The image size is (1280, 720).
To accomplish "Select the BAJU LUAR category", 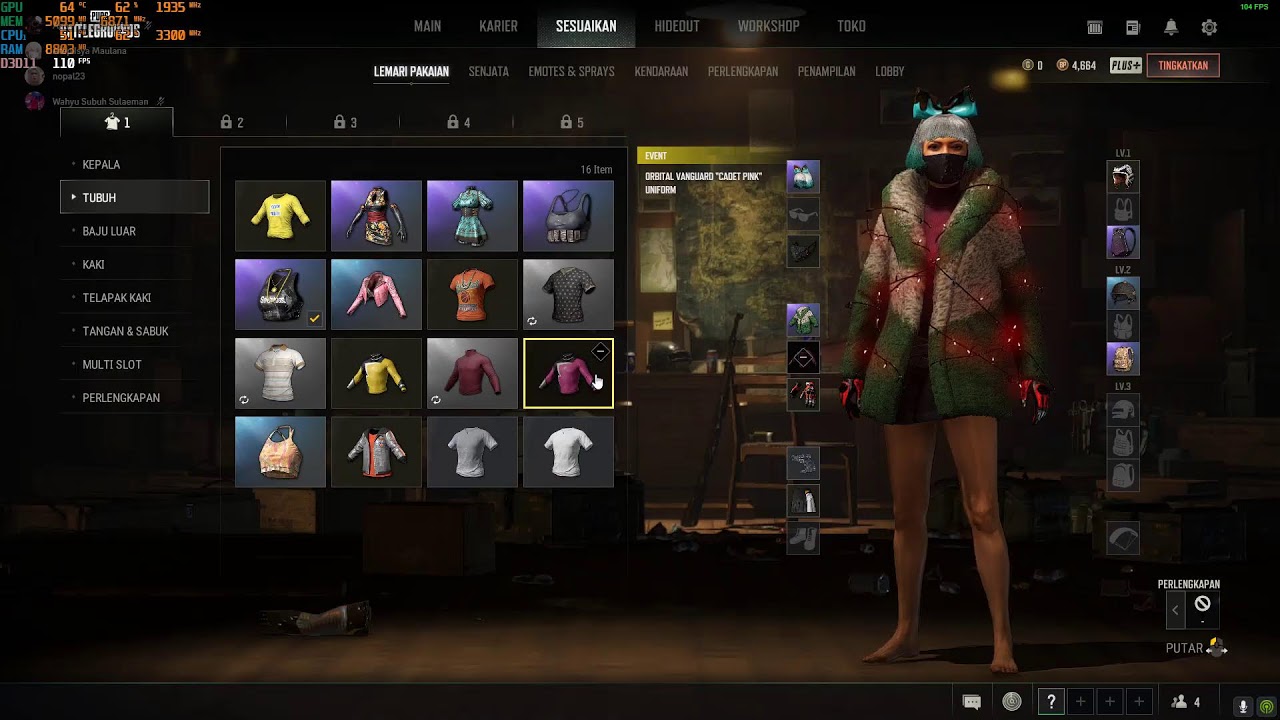I will click(x=109, y=231).
